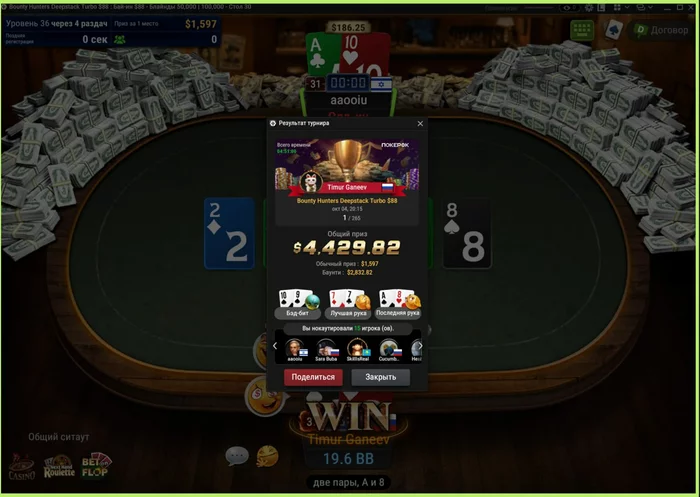Select knocked-out player Sara Buba avatar
The image size is (700, 497).
(x=325, y=348)
